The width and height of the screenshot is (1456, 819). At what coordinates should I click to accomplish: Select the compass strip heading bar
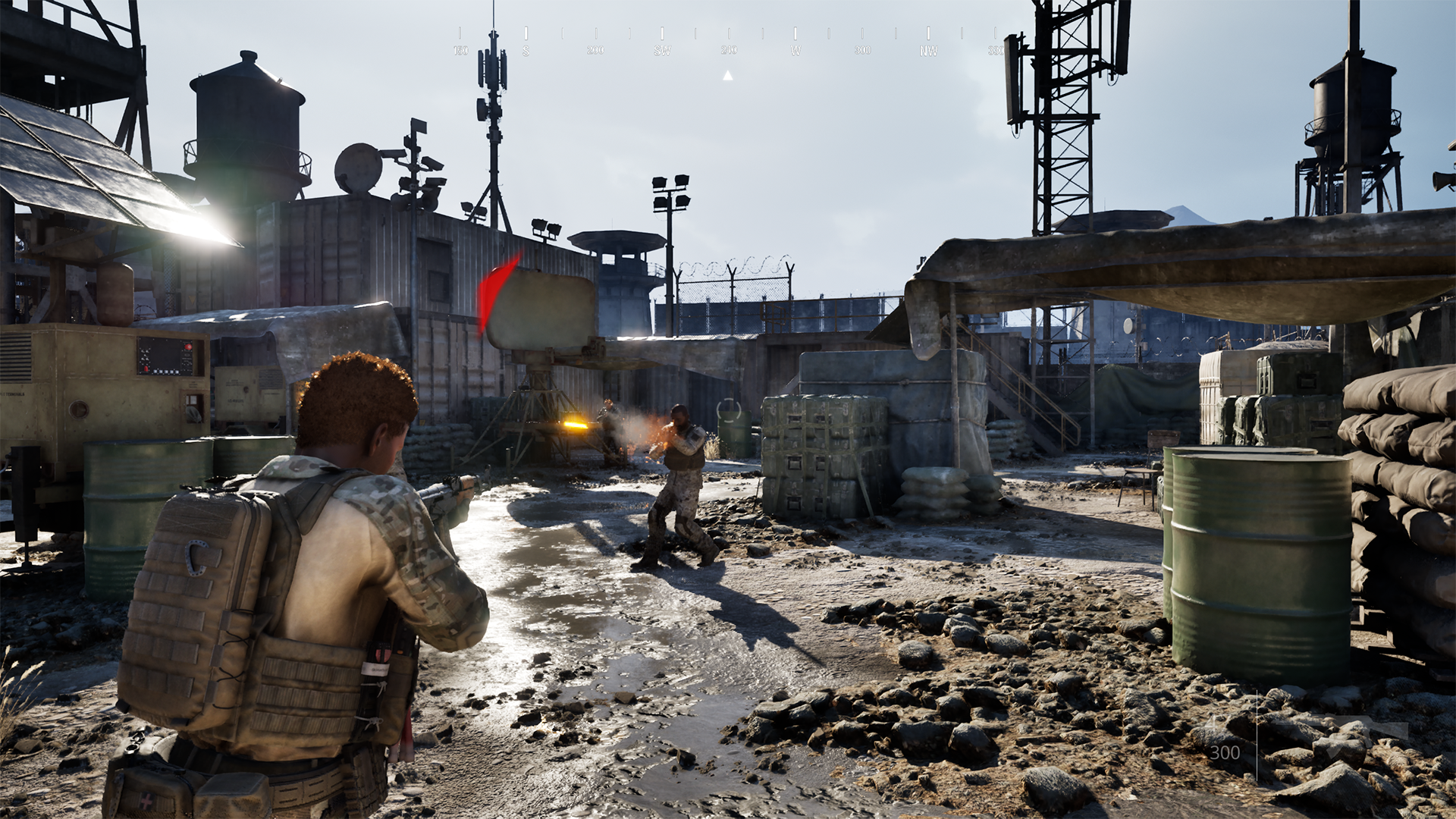[x=728, y=42]
